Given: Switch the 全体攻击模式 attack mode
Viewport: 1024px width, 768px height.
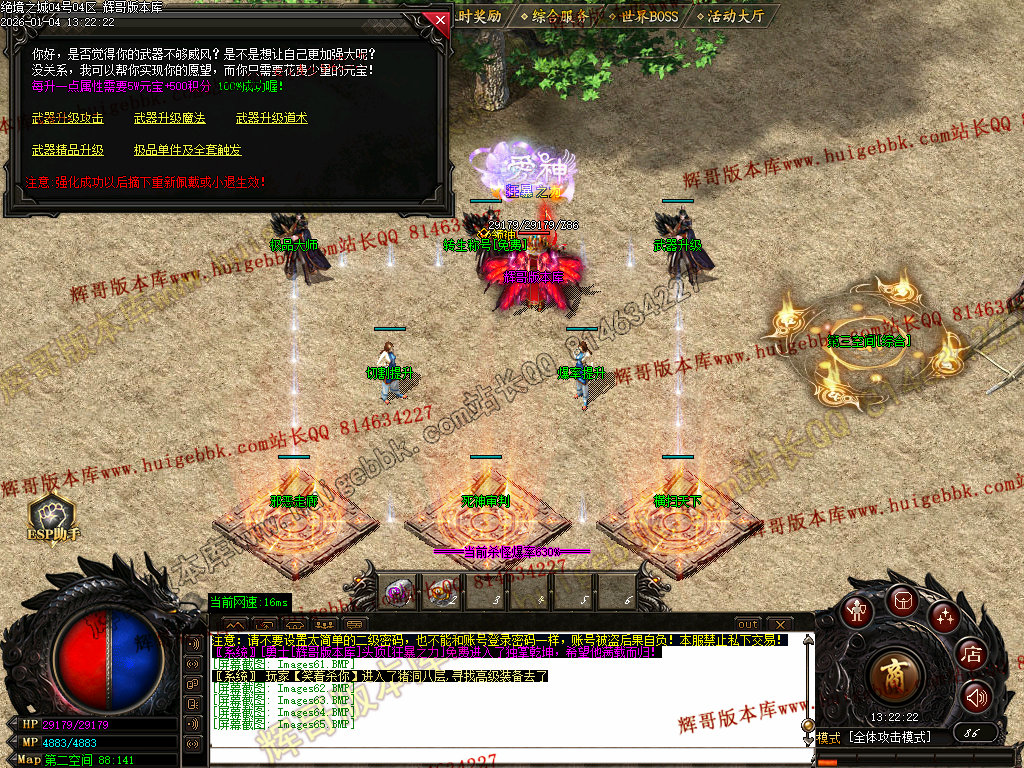Looking at the screenshot, I should point(888,738).
